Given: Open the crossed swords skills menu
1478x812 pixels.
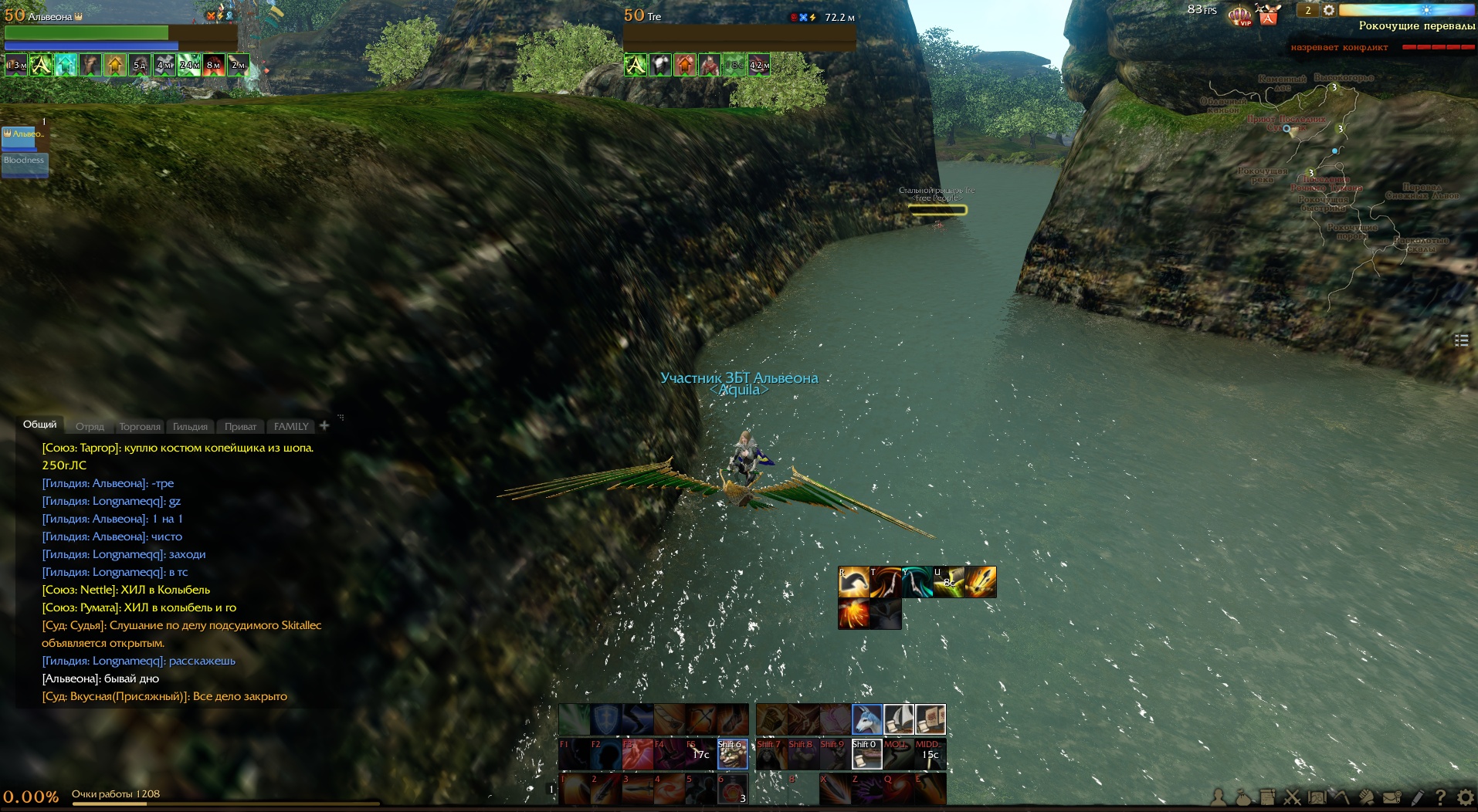Looking at the screenshot, I should tap(1292, 797).
